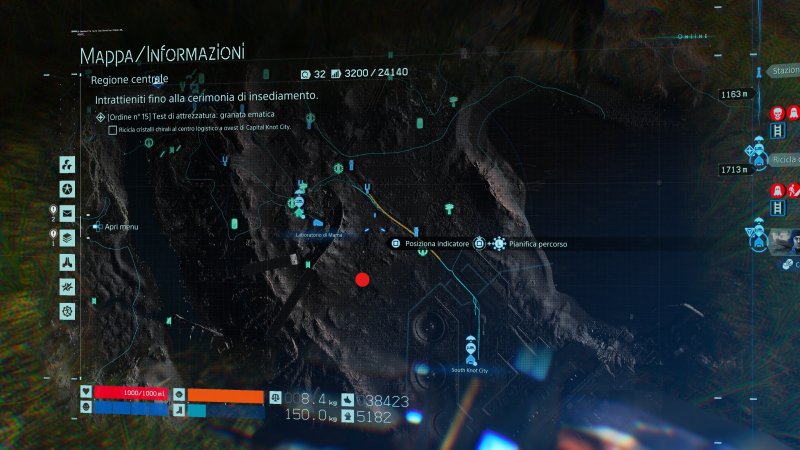Click the Apri menu option
Viewport: 800px width, 450px height.
pyautogui.click(x=120, y=227)
